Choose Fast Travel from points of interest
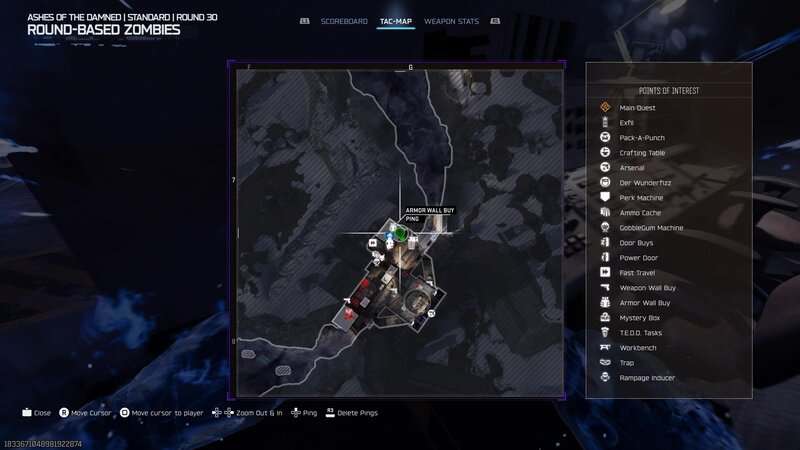The width and height of the screenshot is (800, 450). (637, 272)
